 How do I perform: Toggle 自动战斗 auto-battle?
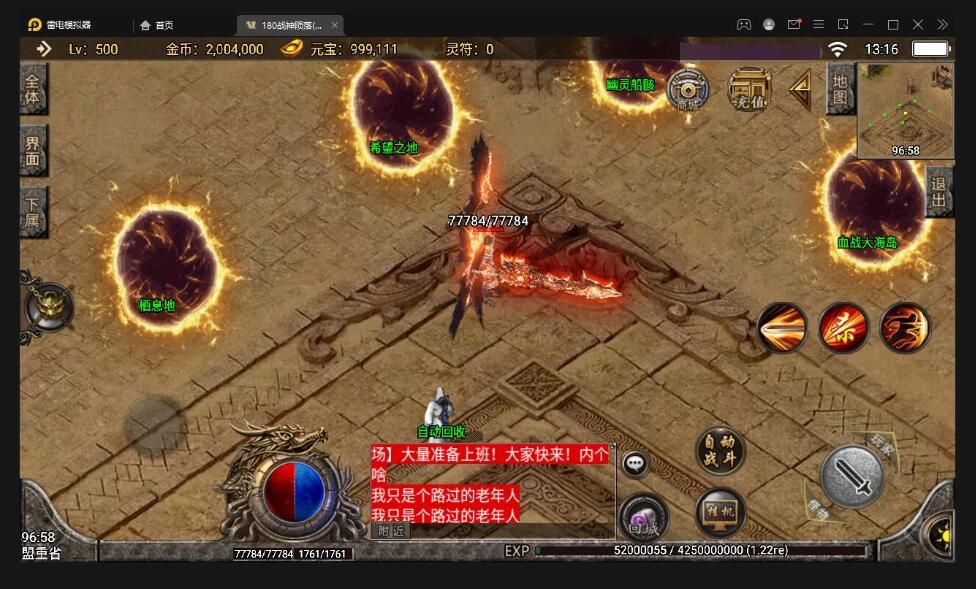click(720, 449)
